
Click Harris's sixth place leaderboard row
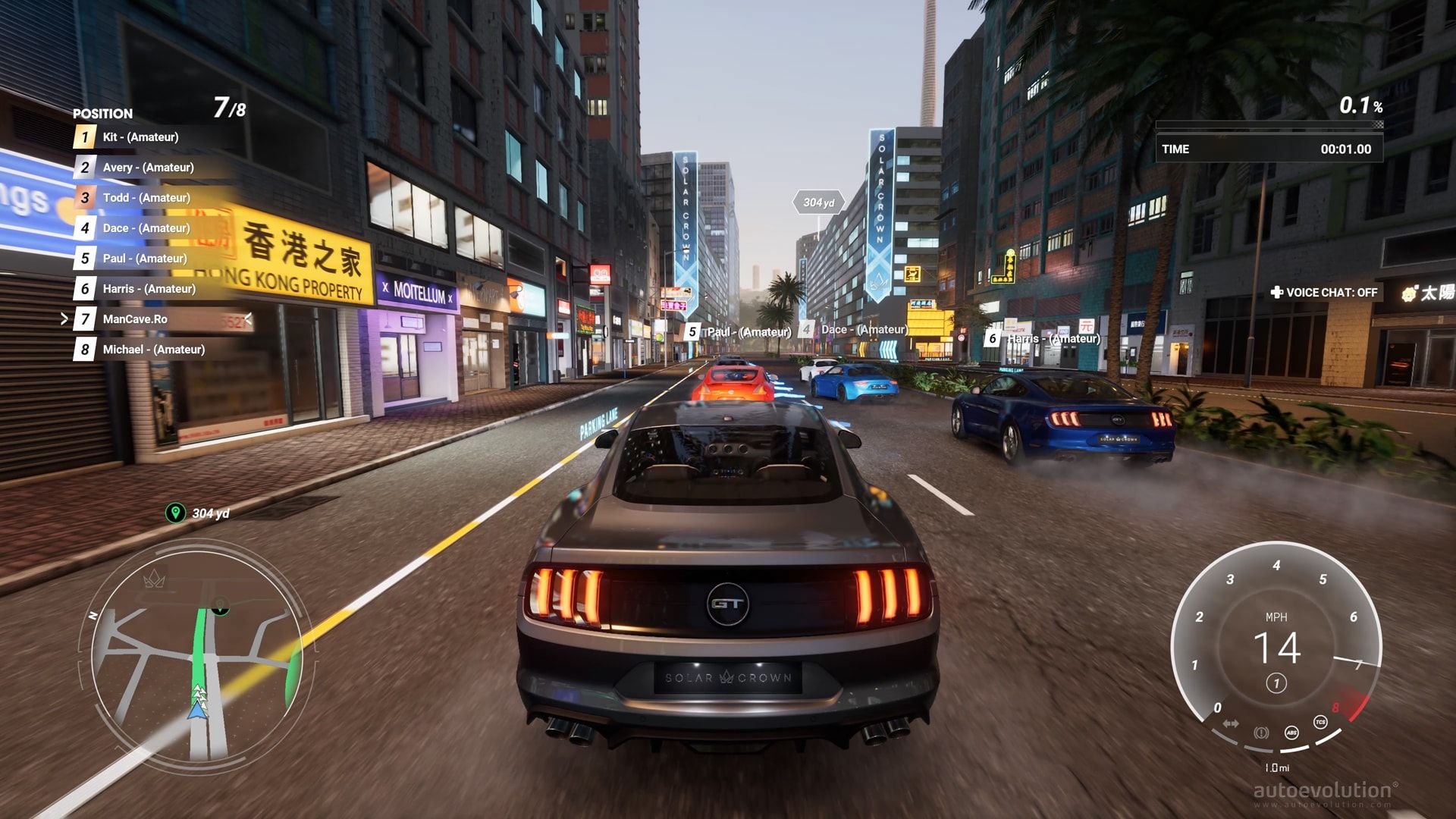149,289
